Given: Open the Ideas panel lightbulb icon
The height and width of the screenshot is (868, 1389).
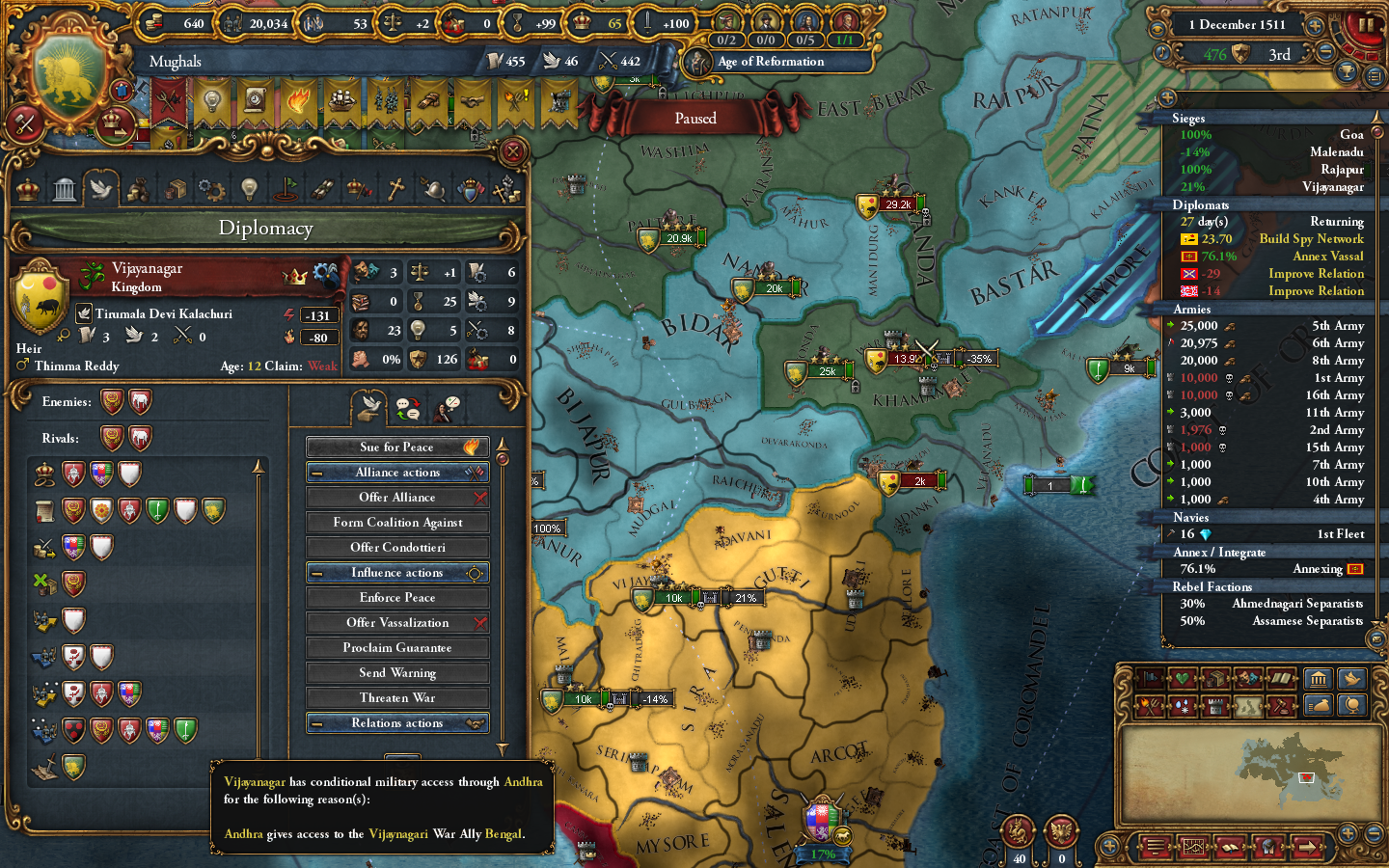Looking at the screenshot, I should point(250,188).
